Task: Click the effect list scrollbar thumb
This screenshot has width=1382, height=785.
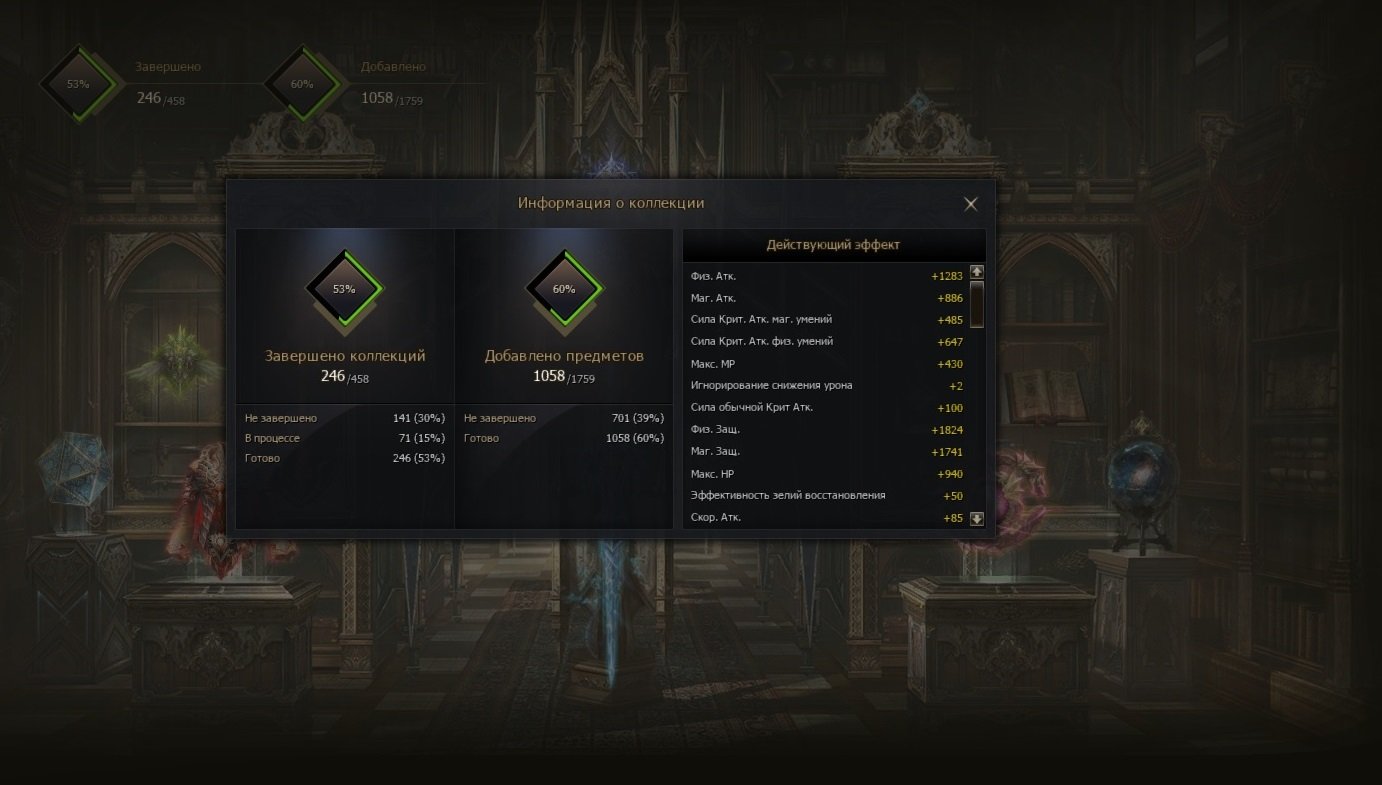Action: pyautogui.click(x=977, y=303)
